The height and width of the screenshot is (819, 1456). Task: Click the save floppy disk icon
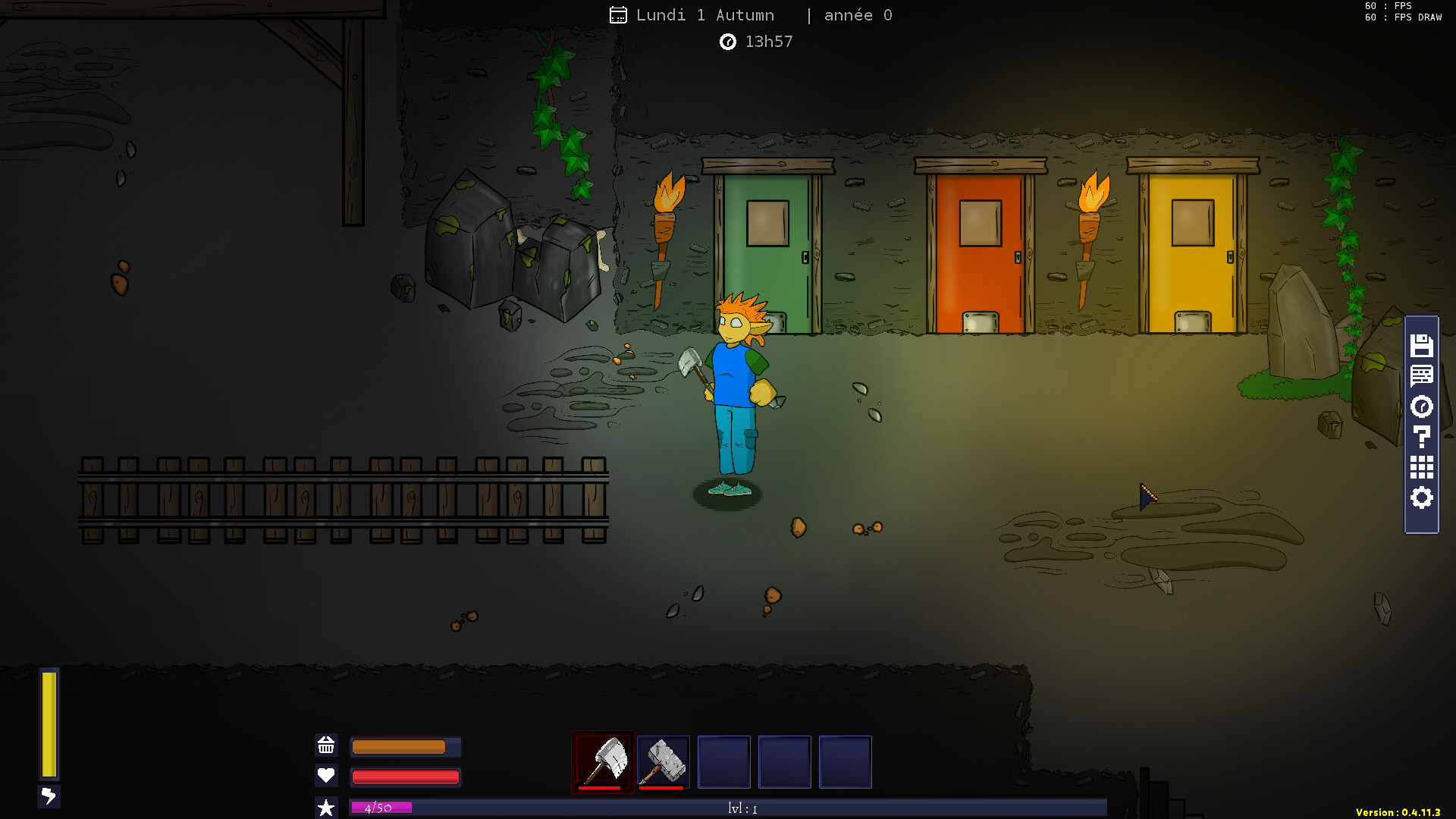point(1422,347)
